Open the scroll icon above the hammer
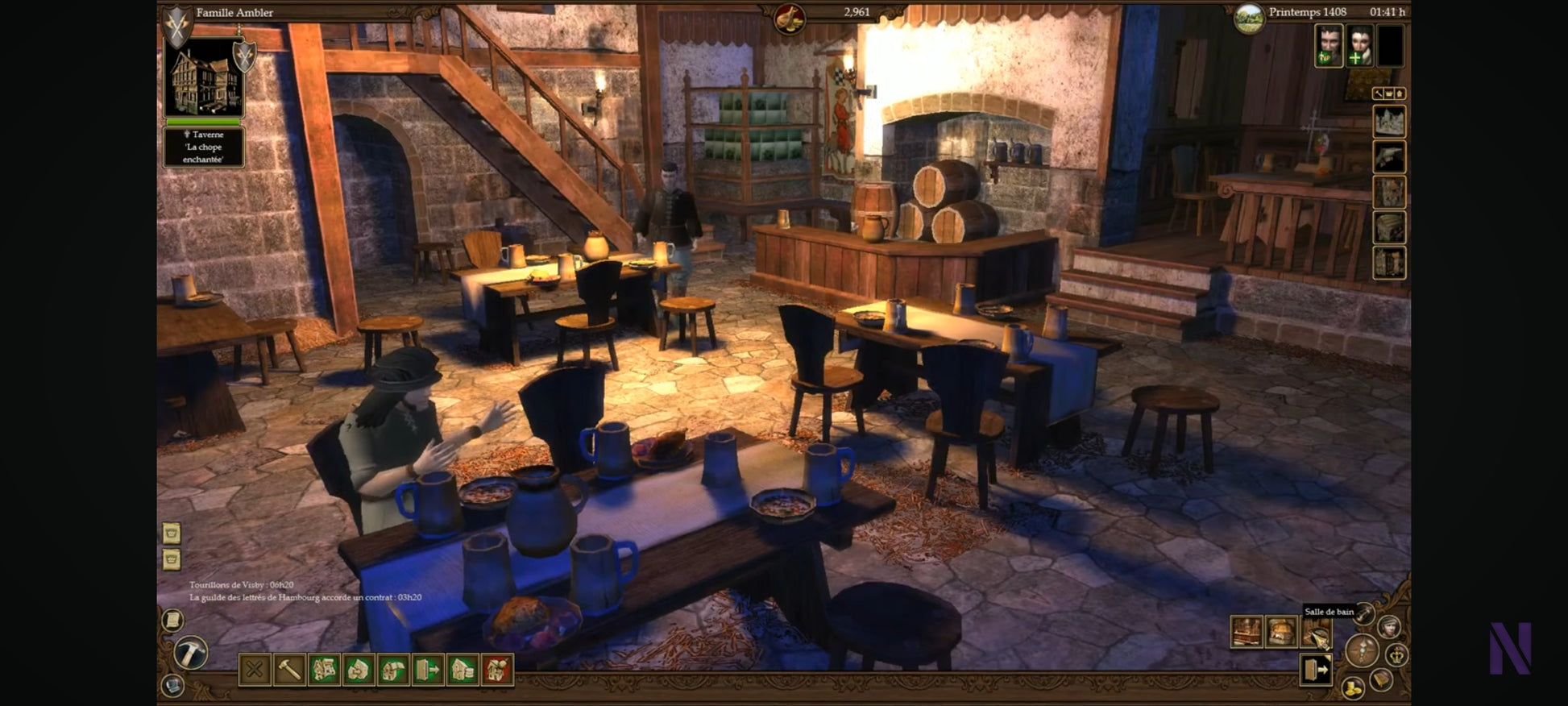This screenshot has width=1568, height=706. coord(172,620)
